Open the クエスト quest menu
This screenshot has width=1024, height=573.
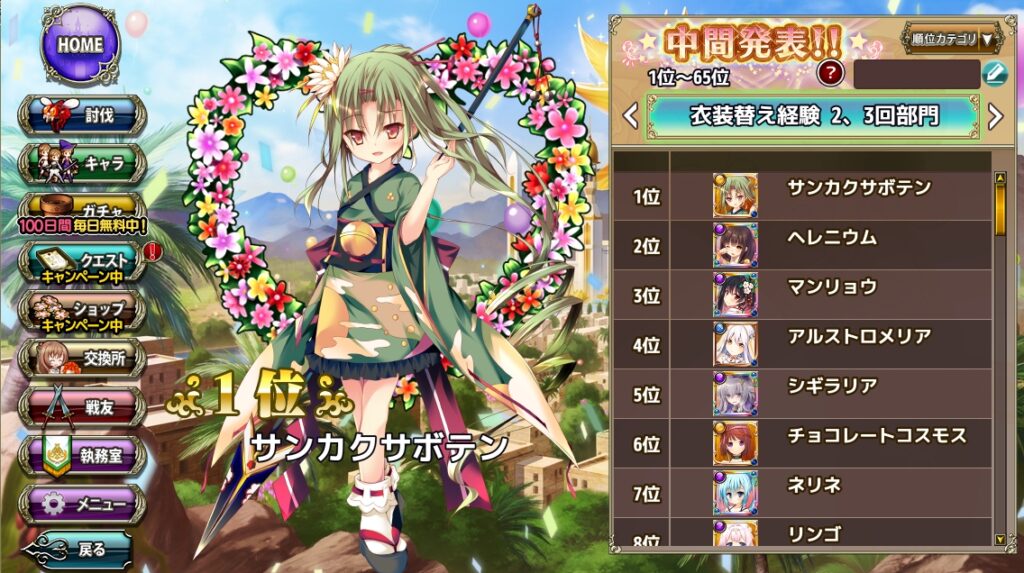point(82,263)
